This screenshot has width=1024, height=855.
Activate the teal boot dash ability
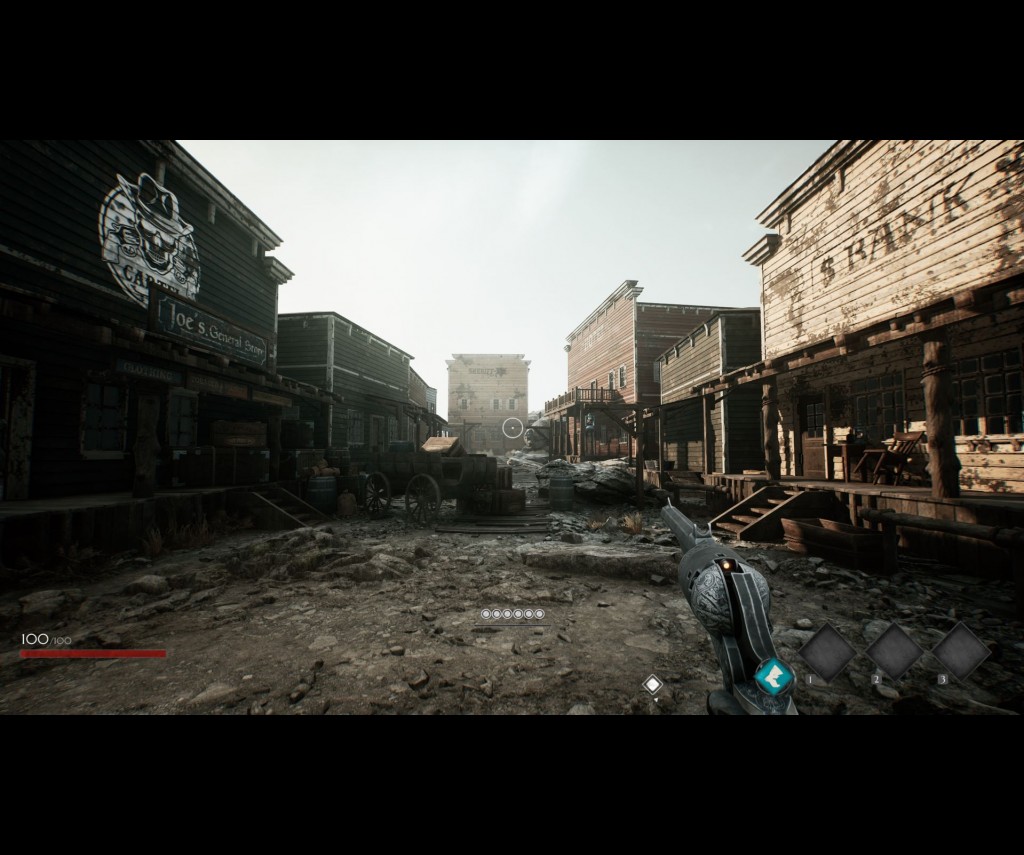coord(773,677)
